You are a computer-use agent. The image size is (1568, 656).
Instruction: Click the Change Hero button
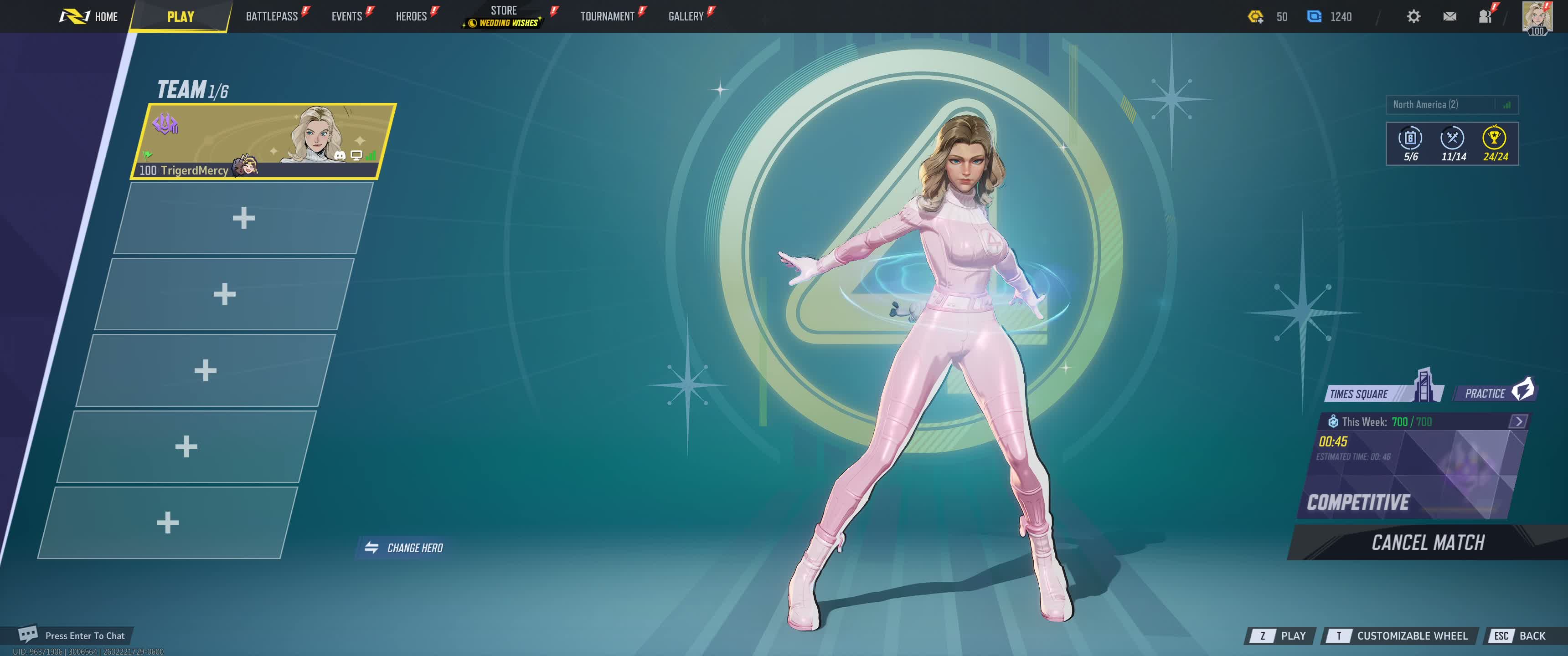click(x=404, y=548)
